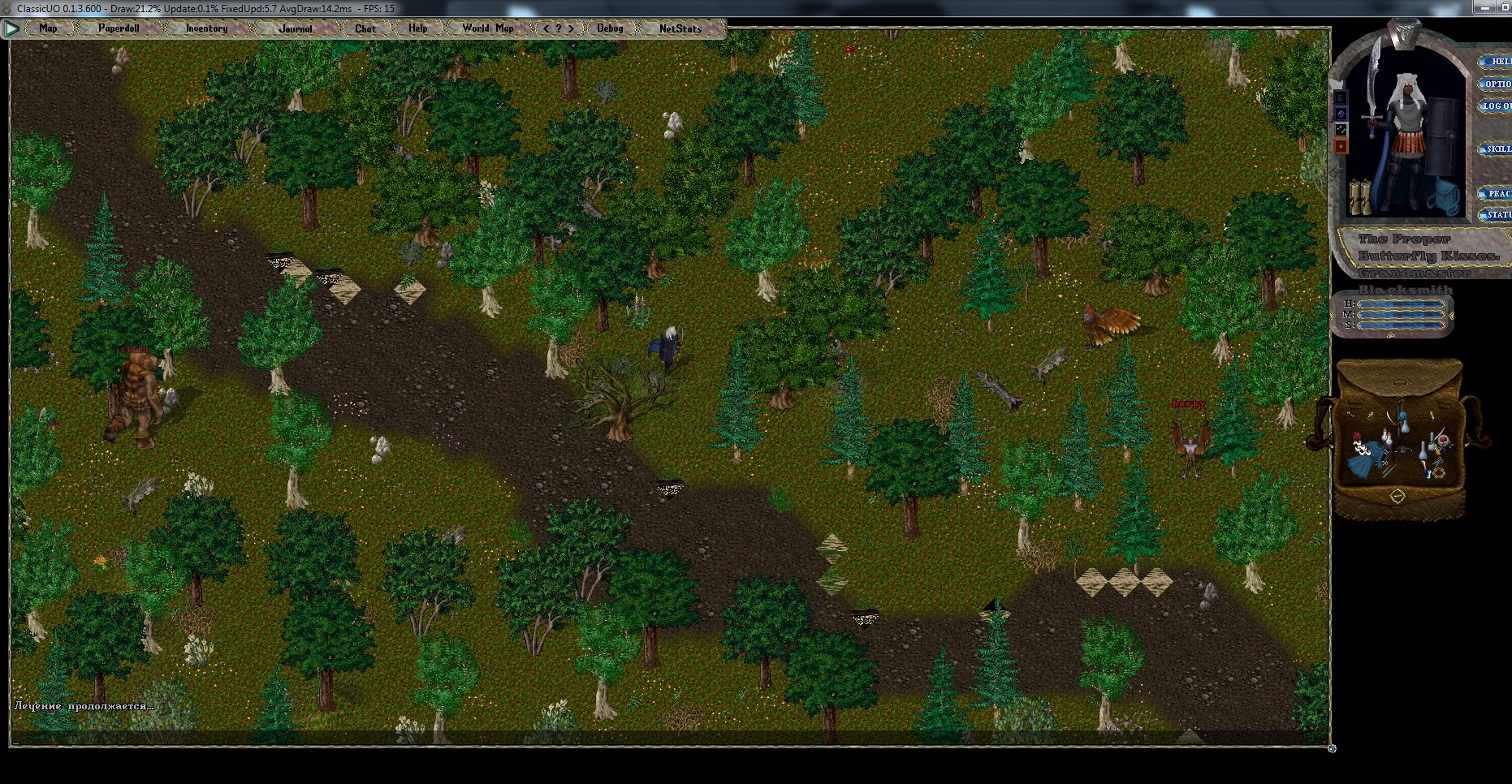The height and width of the screenshot is (784, 1512).
Task: Open the Chat menu entry
Action: point(365,28)
